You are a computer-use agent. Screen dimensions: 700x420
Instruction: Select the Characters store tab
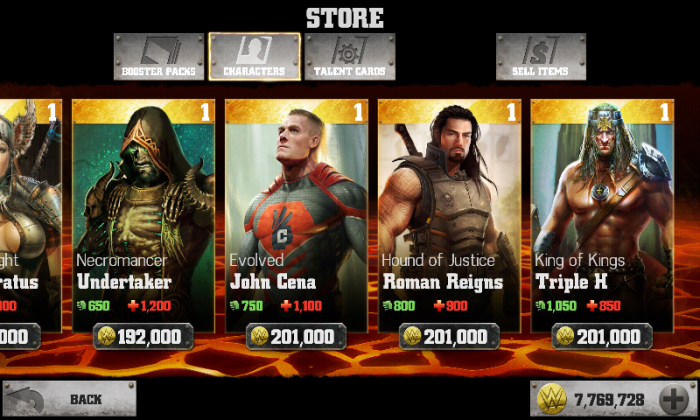click(x=254, y=57)
